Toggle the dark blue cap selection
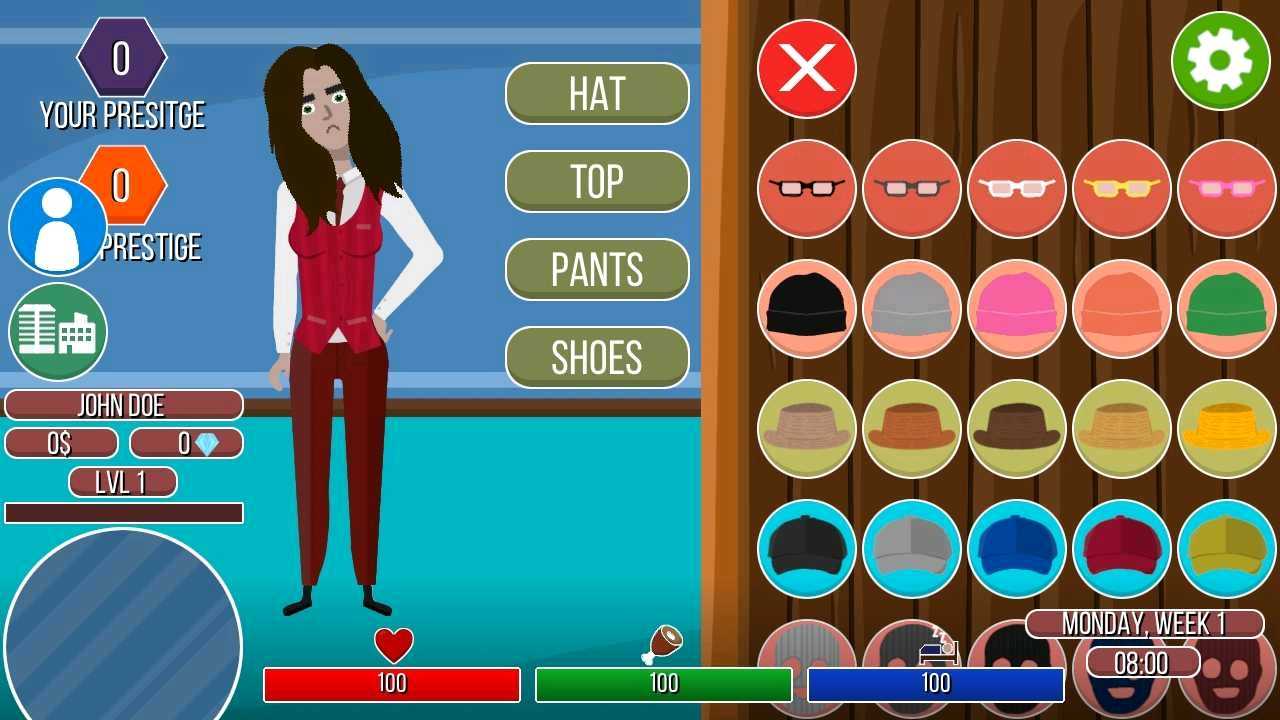Screen dimensions: 1280x720 click(1016, 548)
